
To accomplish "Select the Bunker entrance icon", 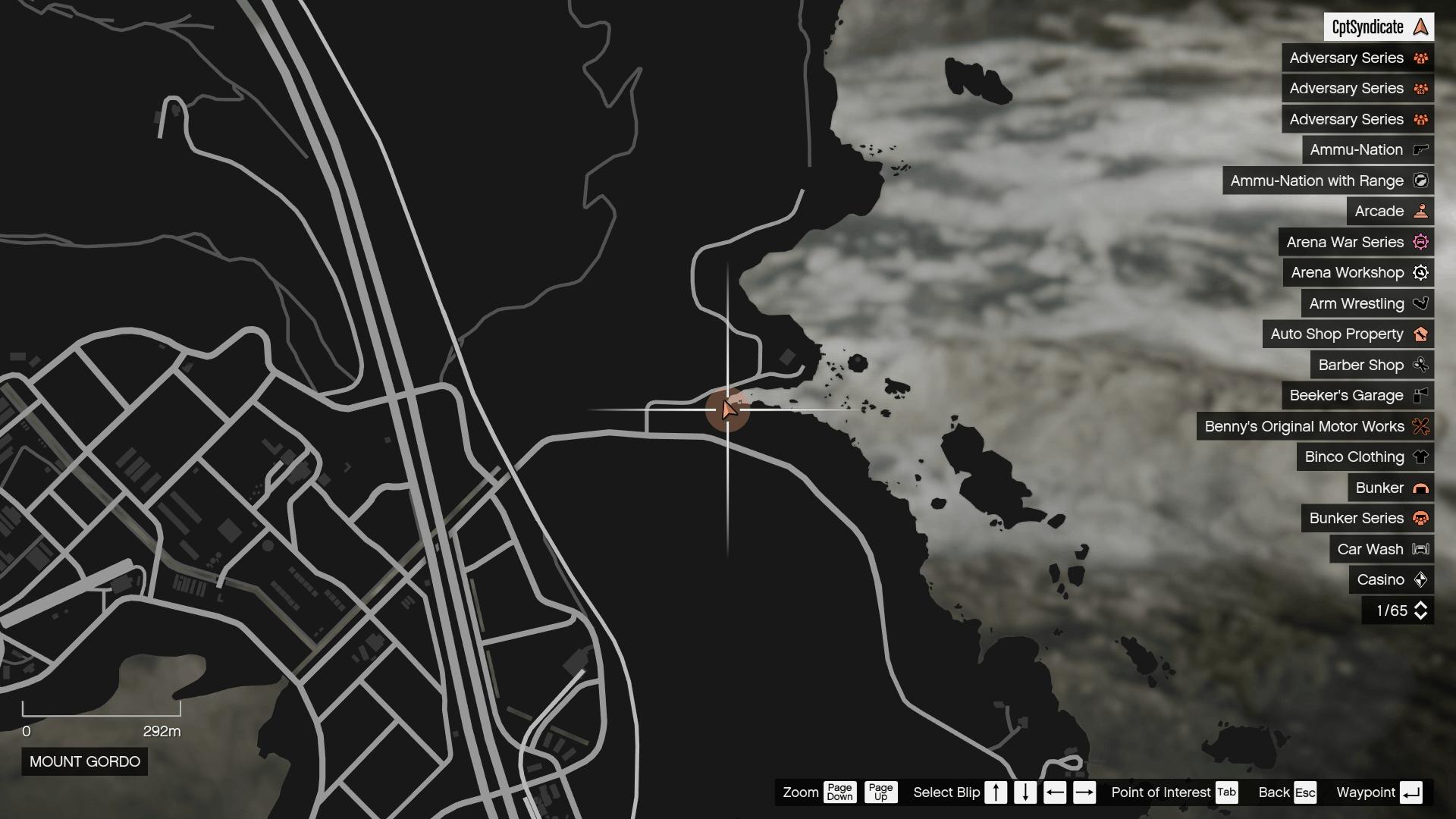I will coord(1420,488).
